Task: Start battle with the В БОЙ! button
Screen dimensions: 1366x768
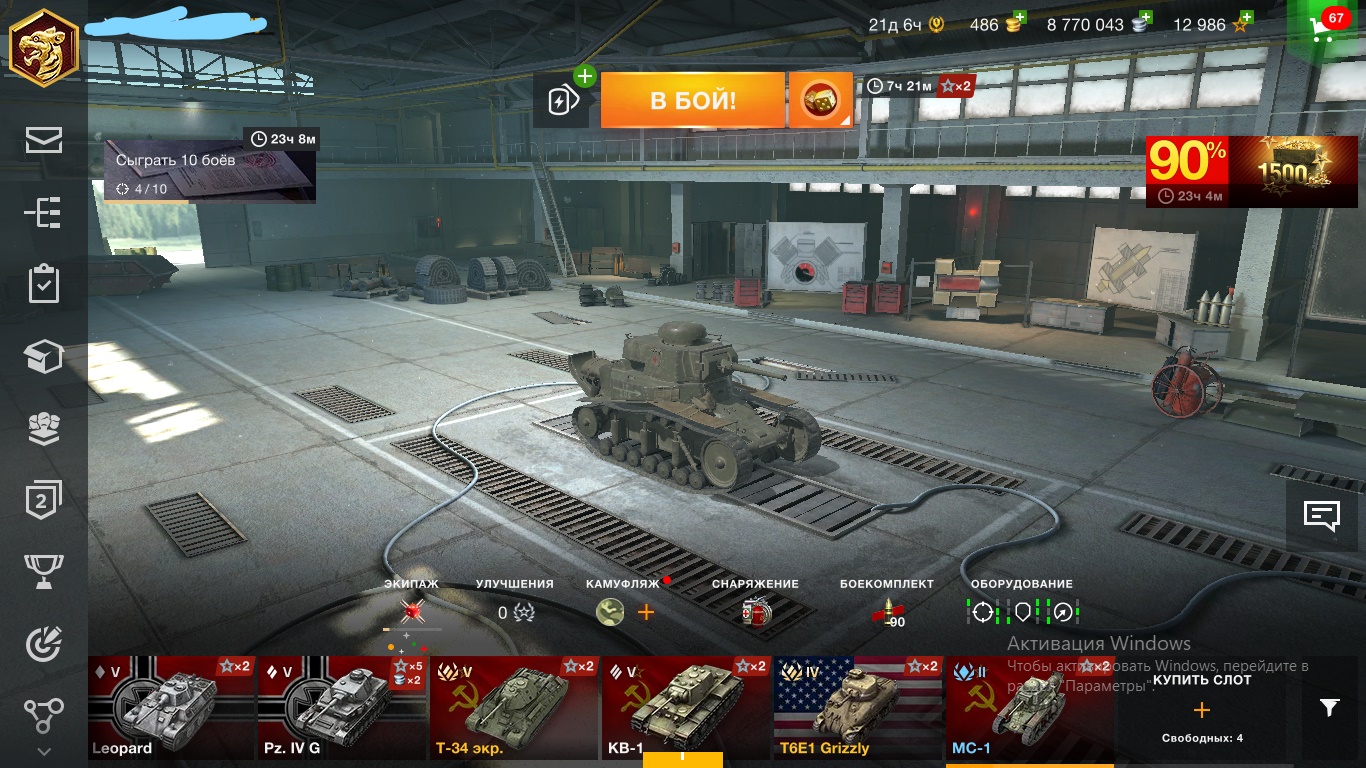Action: coord(692,100)
